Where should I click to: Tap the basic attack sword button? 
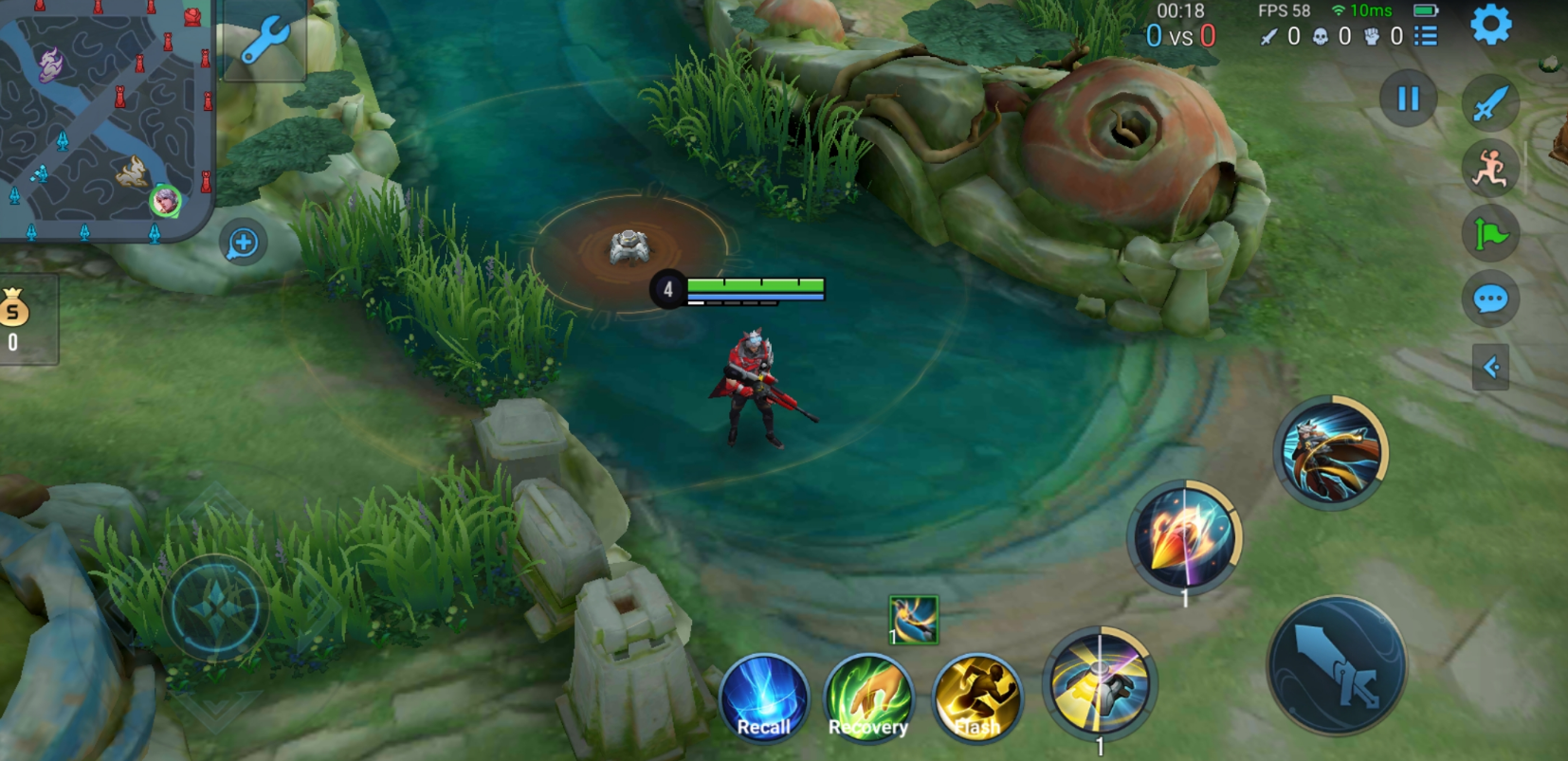pos(1337,665)
